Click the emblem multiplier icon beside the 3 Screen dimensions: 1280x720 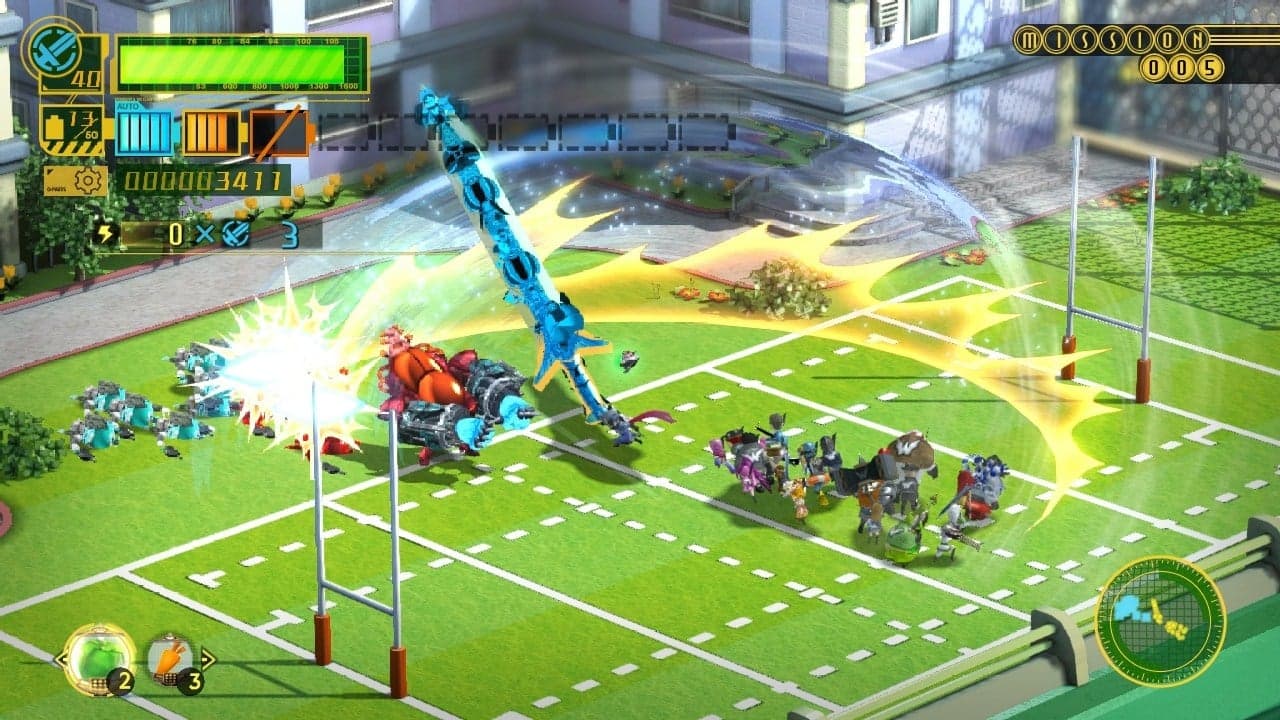point(237,231)
